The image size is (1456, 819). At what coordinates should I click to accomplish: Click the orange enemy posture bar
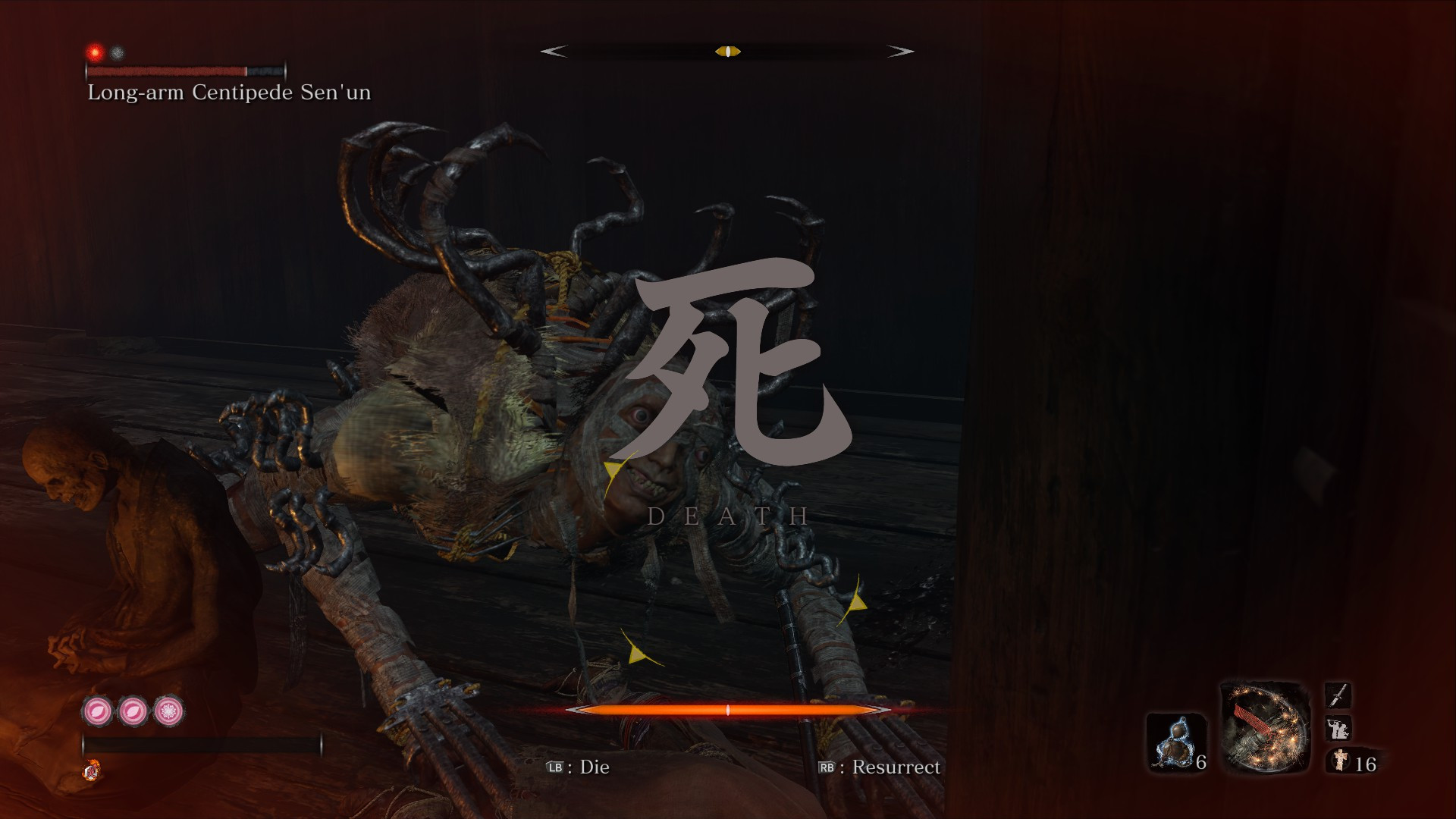point(728,711)
